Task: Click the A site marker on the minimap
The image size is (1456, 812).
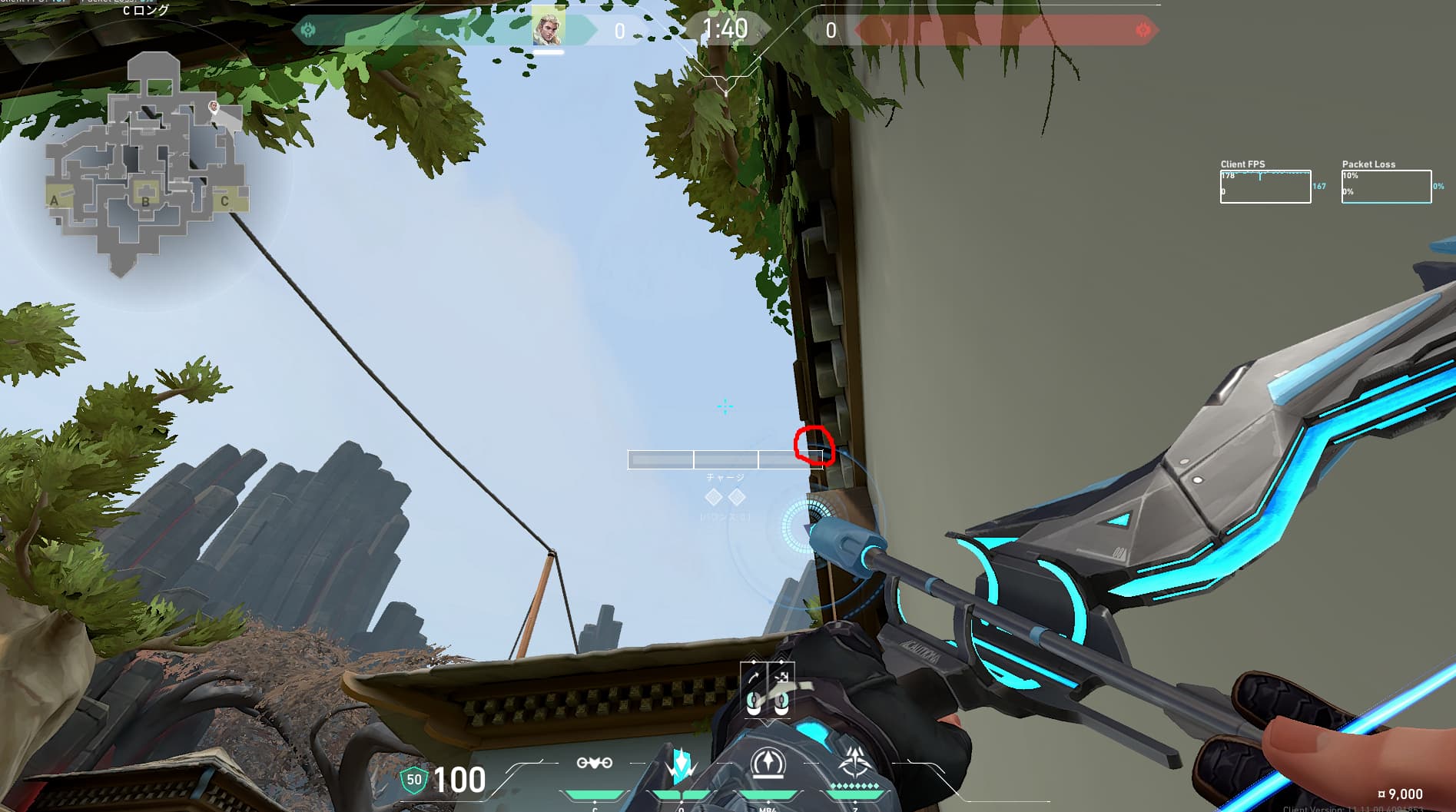Action: point(54,201)
